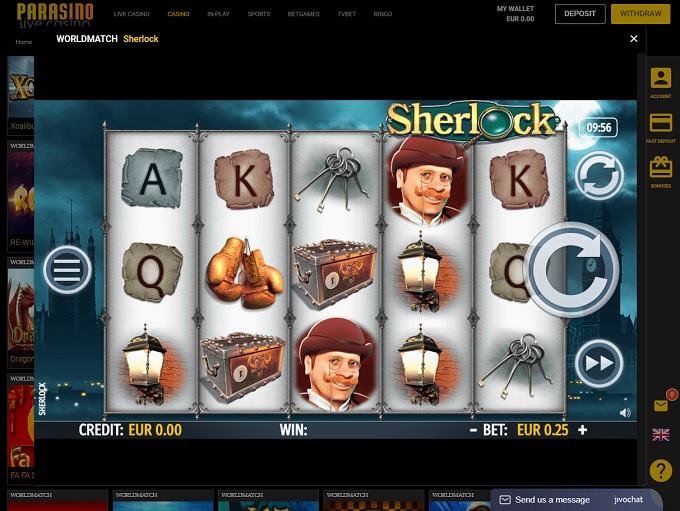The image size is (680, 511).
Task: Open the Account sidebar icon
Action: (660, 80)
